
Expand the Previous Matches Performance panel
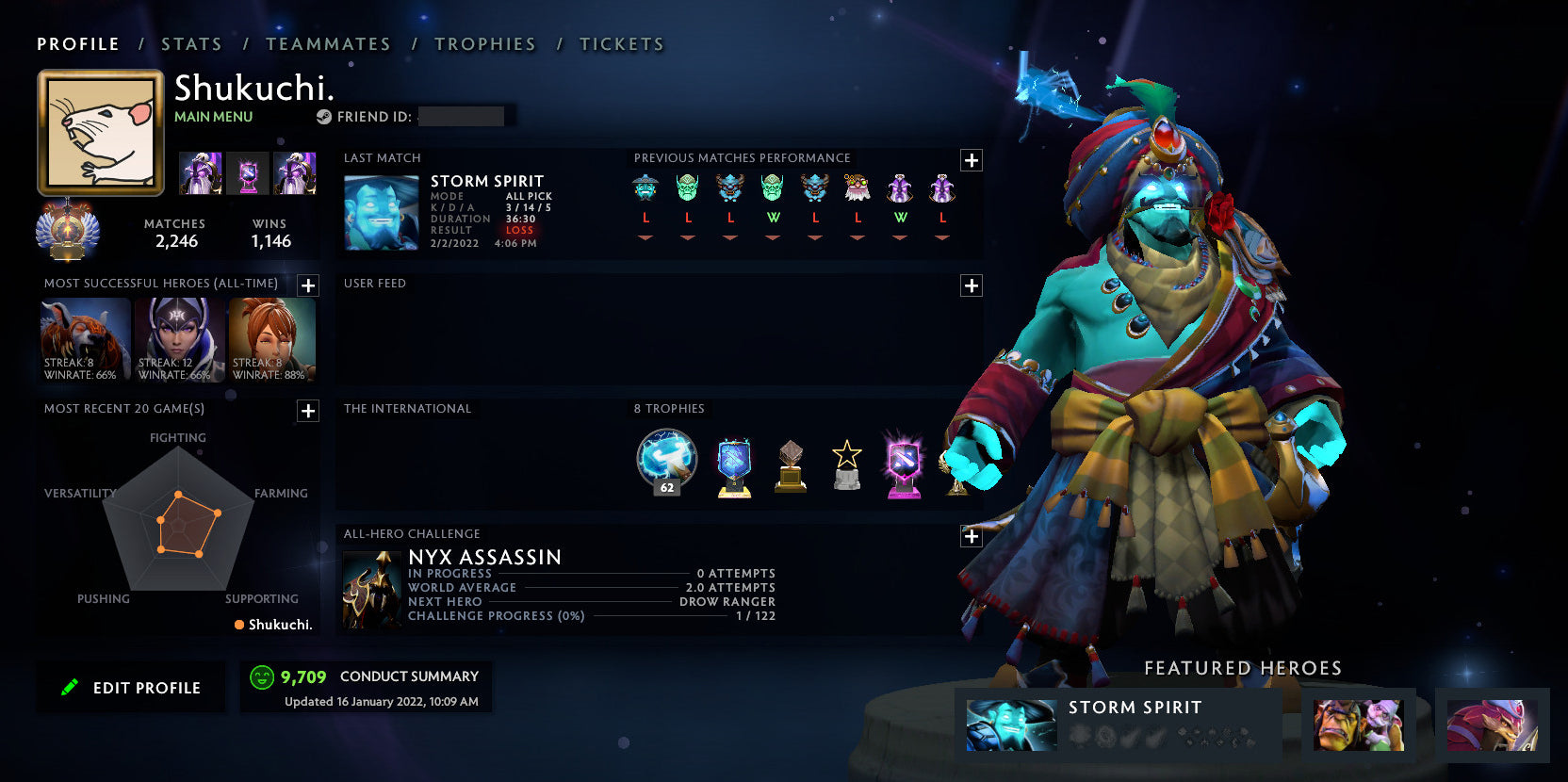click(971, 160)
